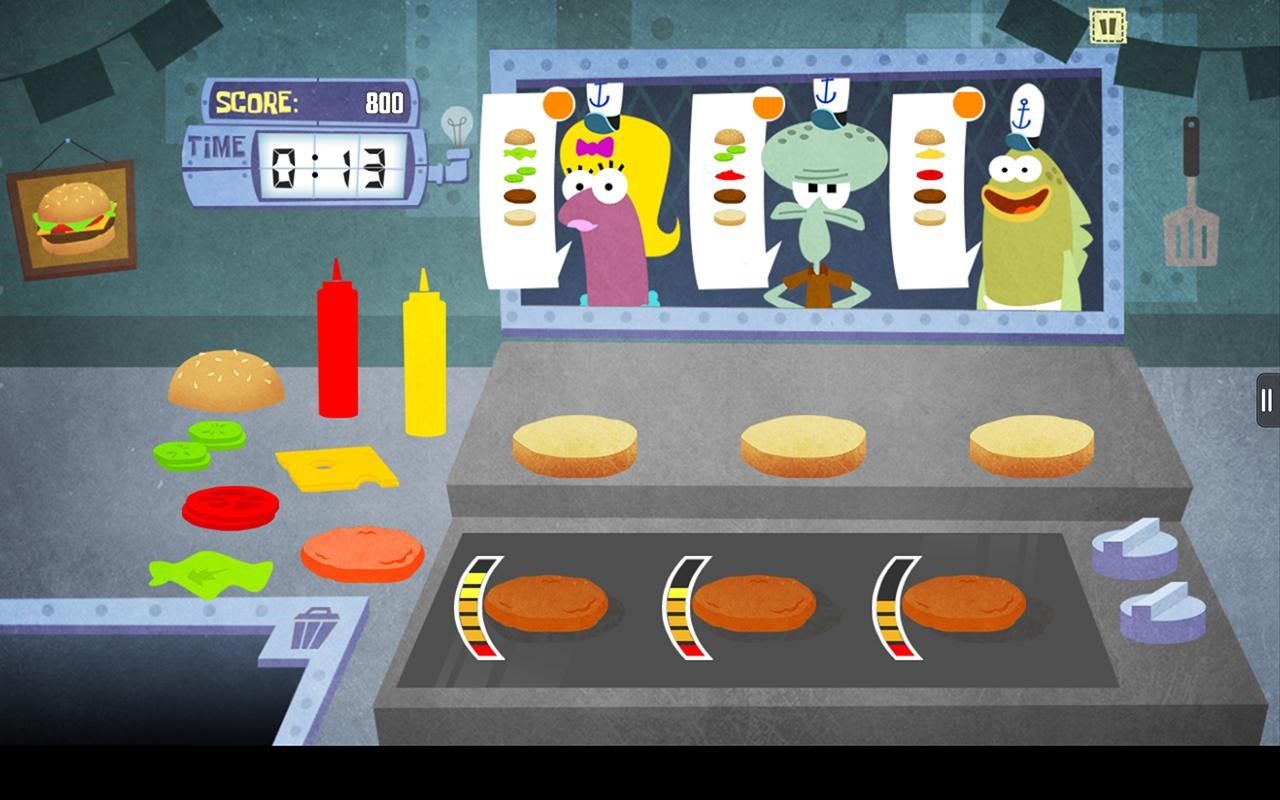The image size is (1280, 800).
Task: Flip the leftmost patty on the grill
Action: 553,598
